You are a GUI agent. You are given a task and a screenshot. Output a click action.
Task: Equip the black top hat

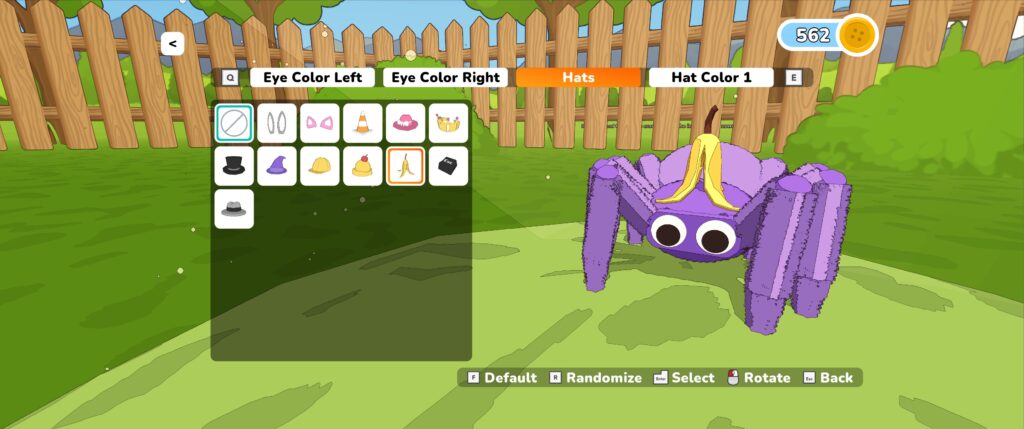pos(234,166)
